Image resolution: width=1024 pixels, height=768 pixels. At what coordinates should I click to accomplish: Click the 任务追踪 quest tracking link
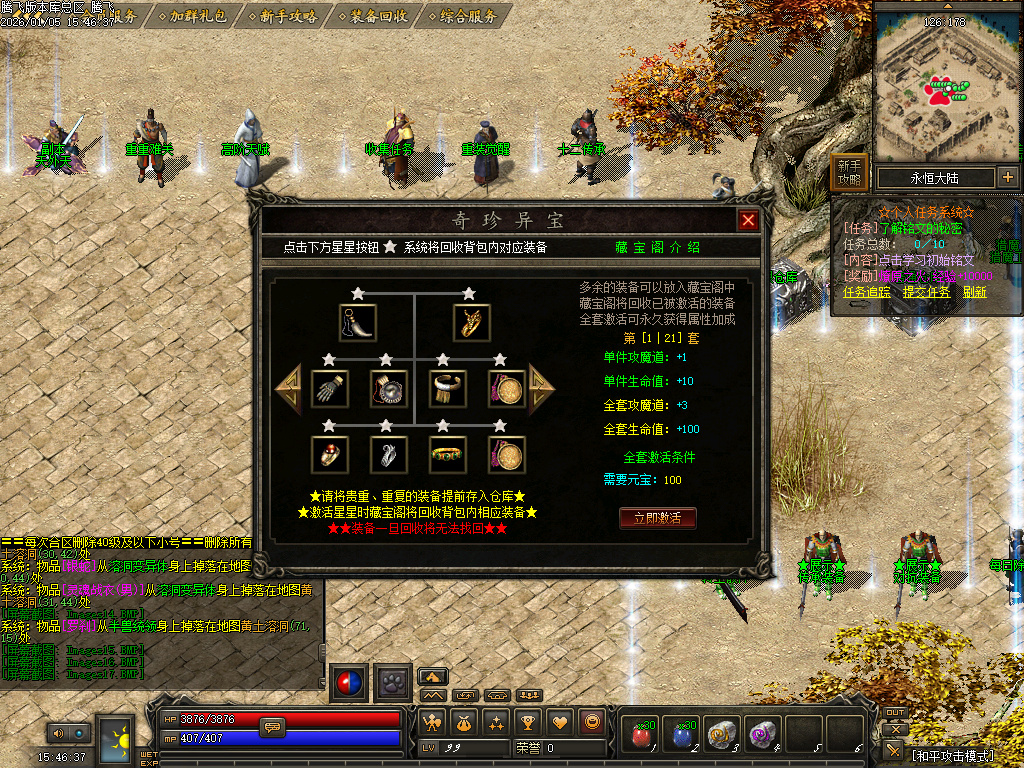coord(866,292)
